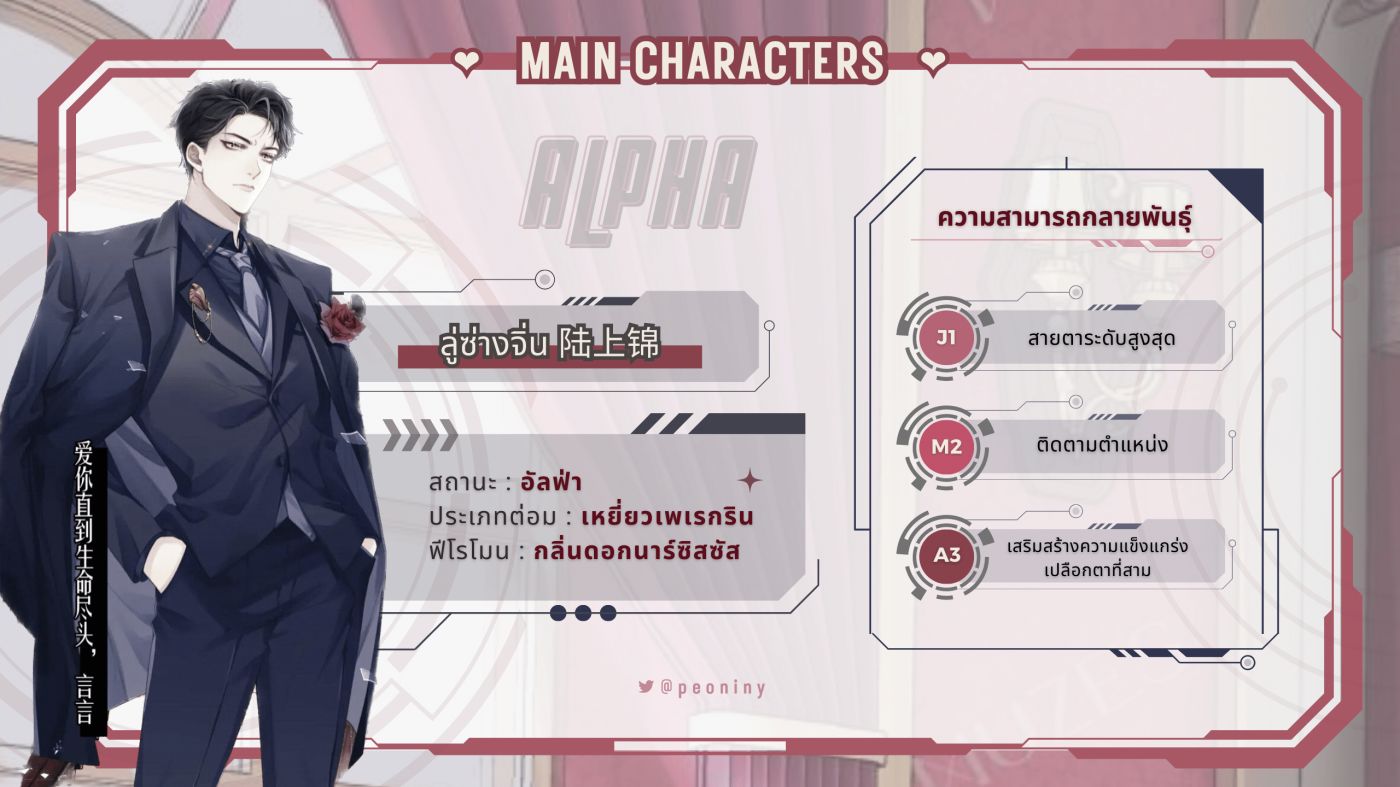This screenshot has height=787, width=1400.
Task: Select the M2 ability badge
Action: (945, 446)
